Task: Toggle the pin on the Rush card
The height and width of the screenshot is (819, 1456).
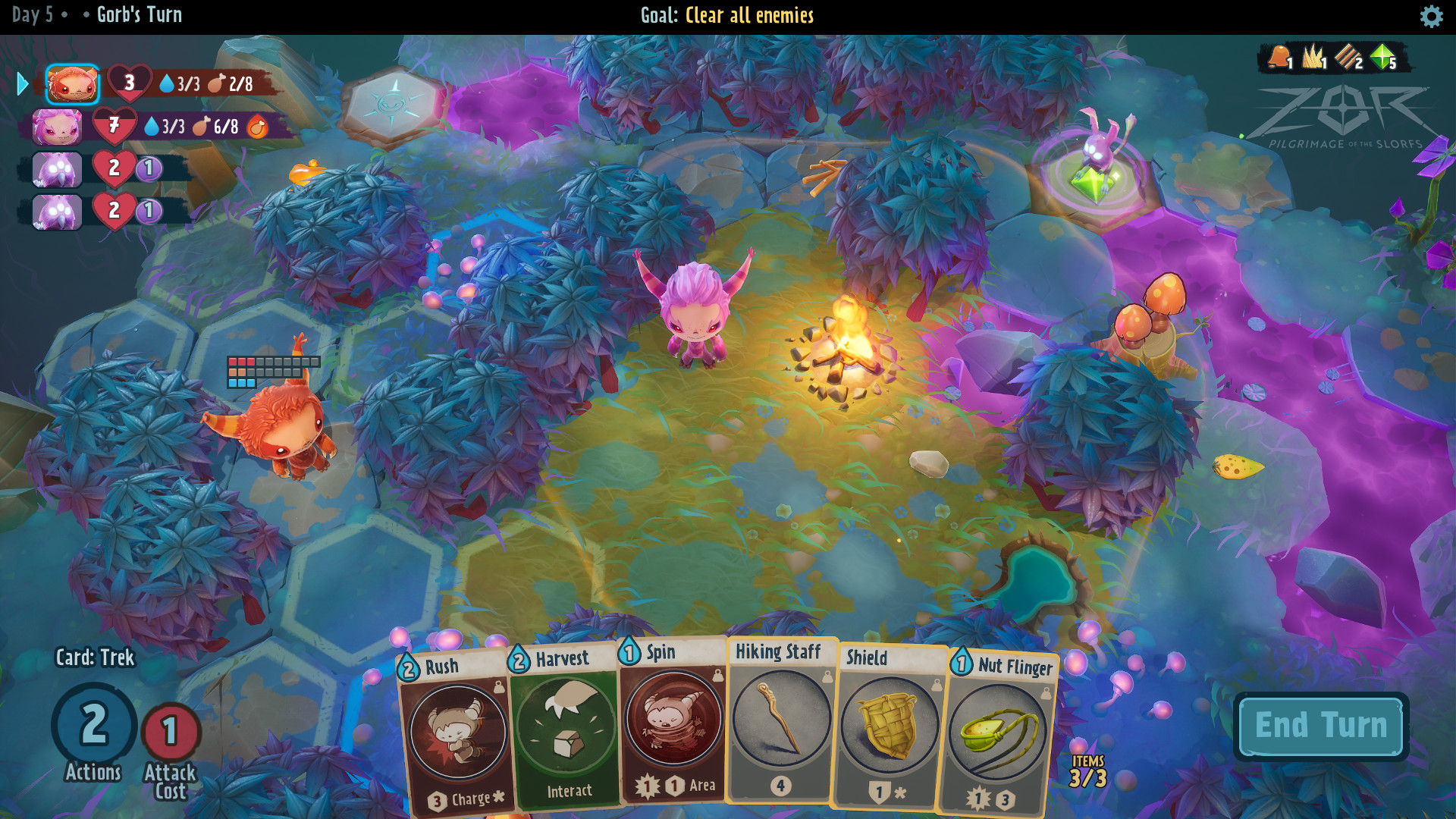Action: point(498,687)
